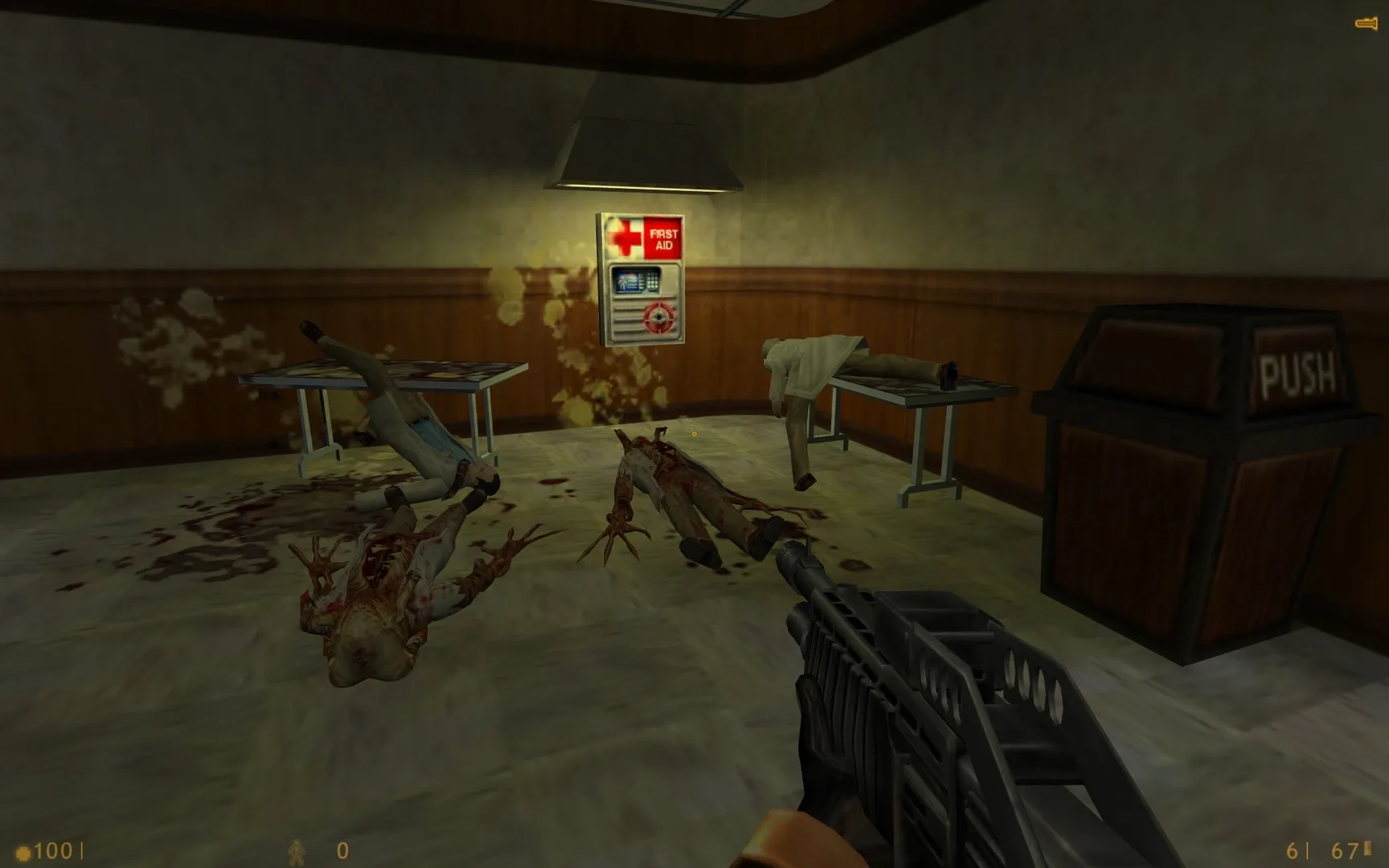This screenshot has height=868, width=1389.
Task: Click the grenade icon near the ammo counter
Action: pos(297,852)
